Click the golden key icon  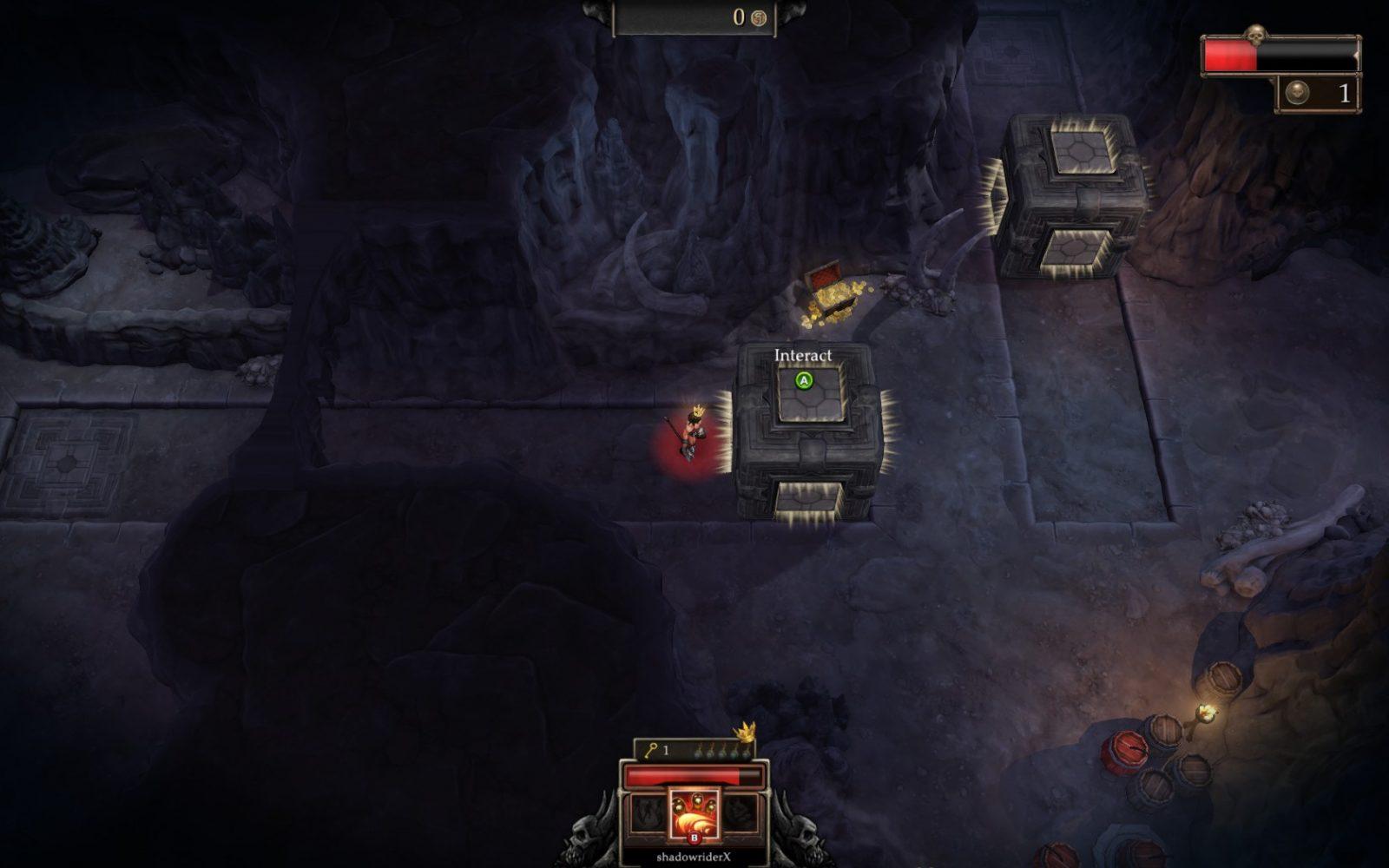coord(651,750)
